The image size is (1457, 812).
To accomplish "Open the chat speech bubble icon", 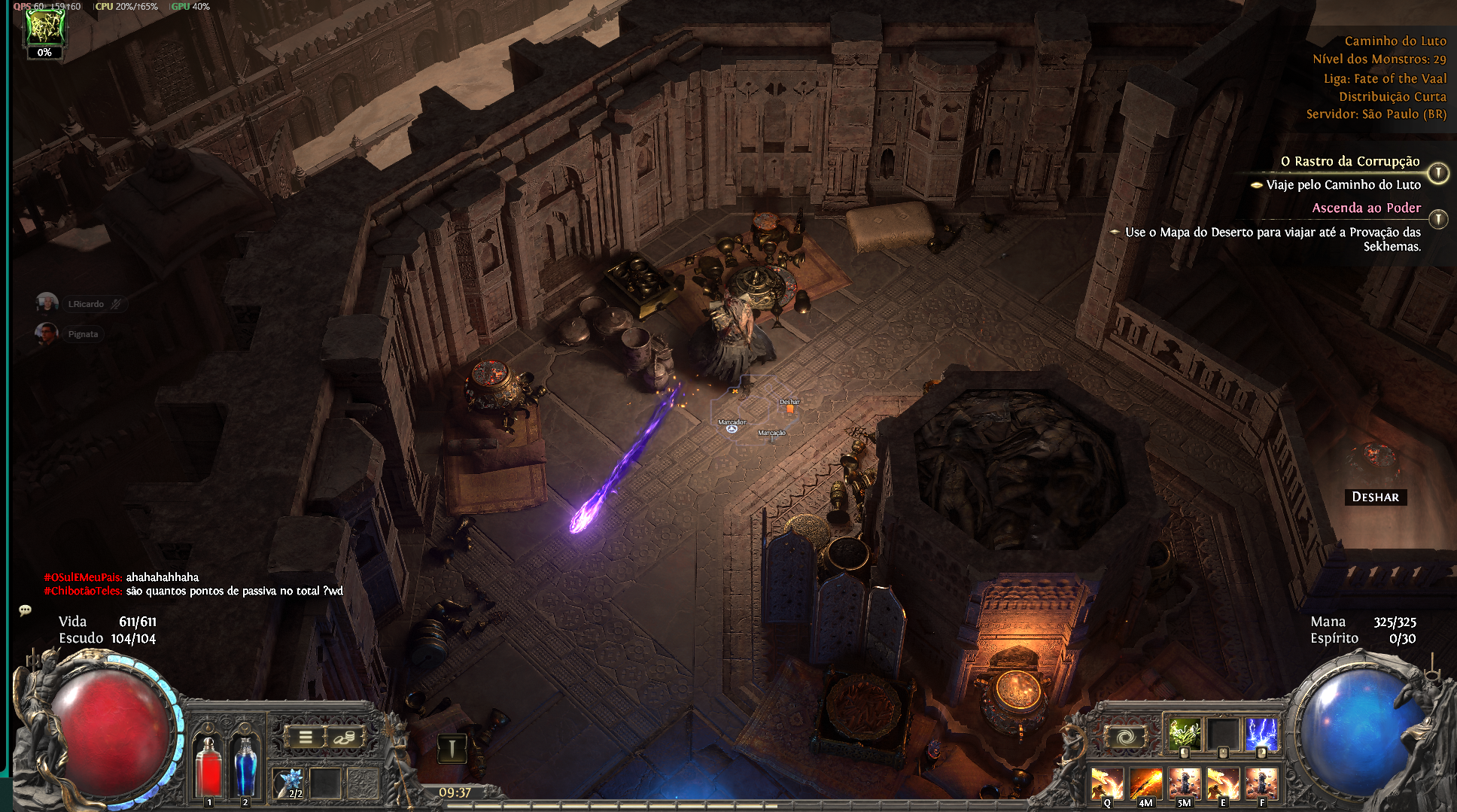I will coord(25,610).
